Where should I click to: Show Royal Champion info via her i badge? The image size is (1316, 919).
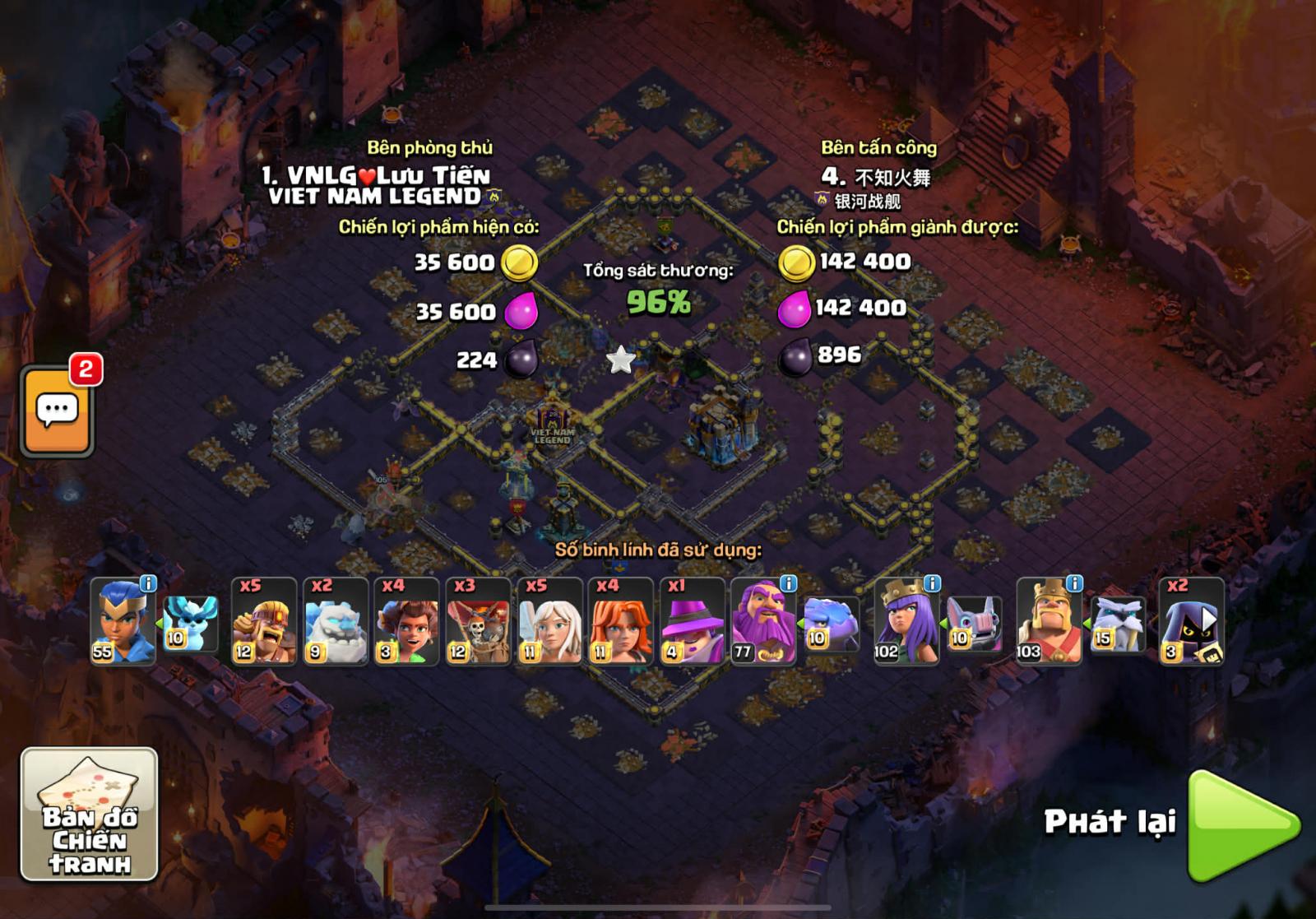(x=148, y=583)
